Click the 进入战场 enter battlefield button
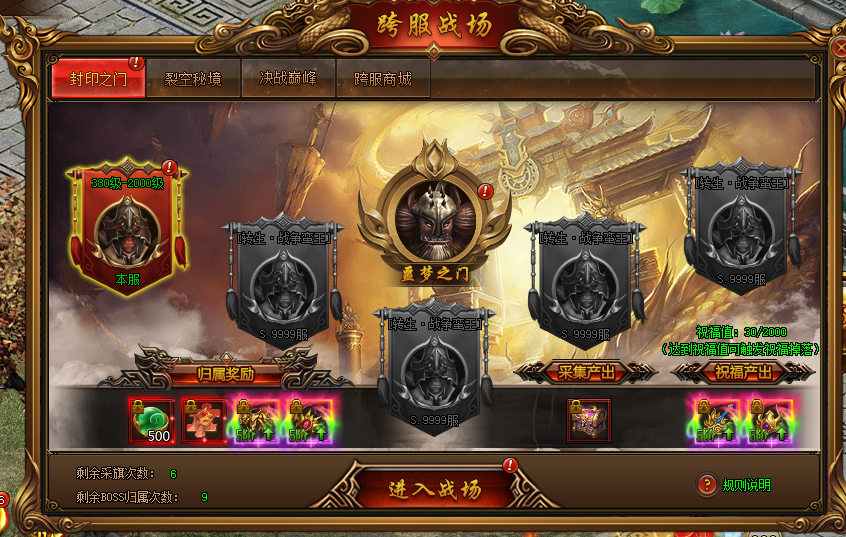The width and height of the screenshot is (846, 537). 435,488
